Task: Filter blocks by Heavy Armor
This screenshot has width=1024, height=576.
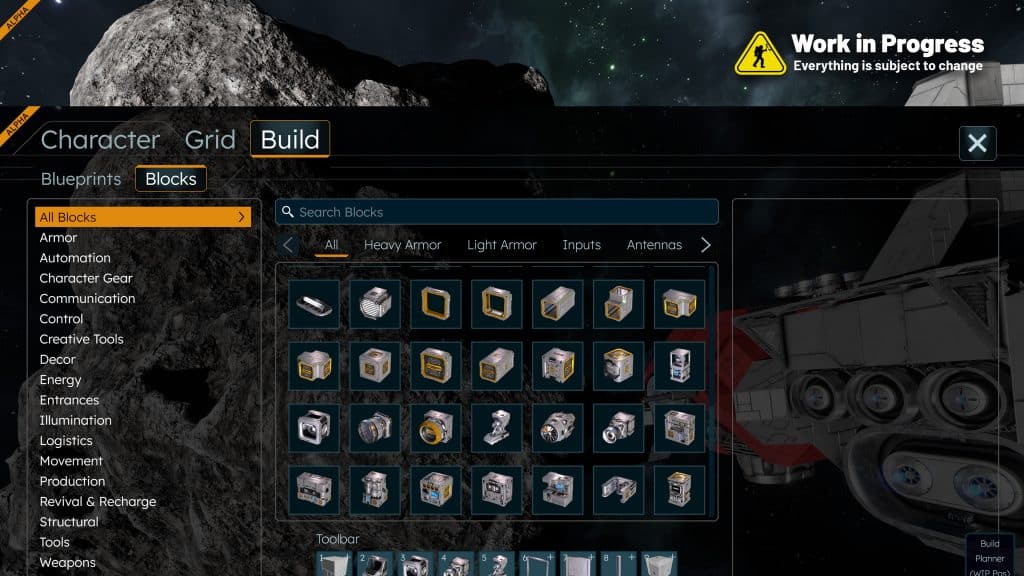Action: 402,245
